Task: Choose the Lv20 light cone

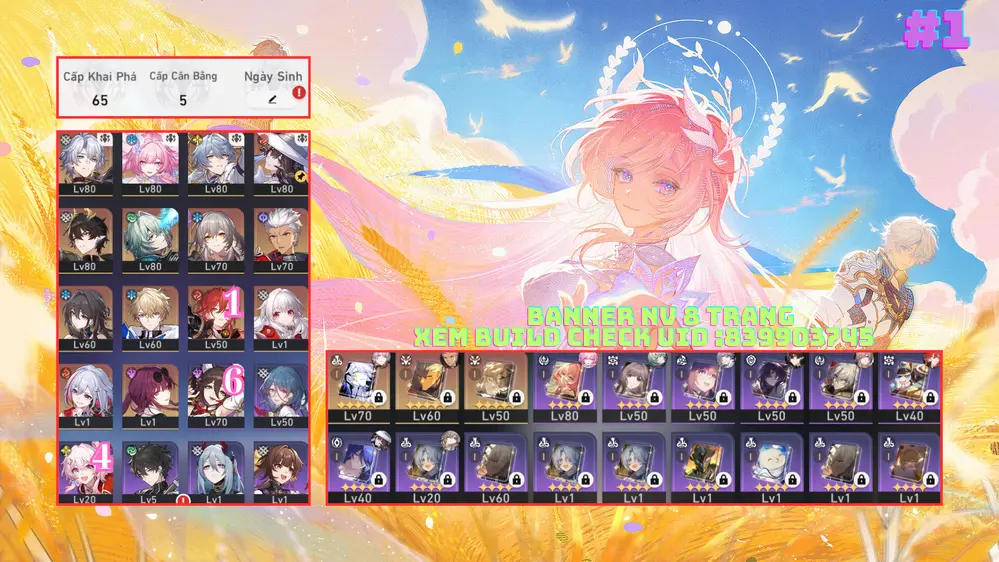Action: (429, 465)
